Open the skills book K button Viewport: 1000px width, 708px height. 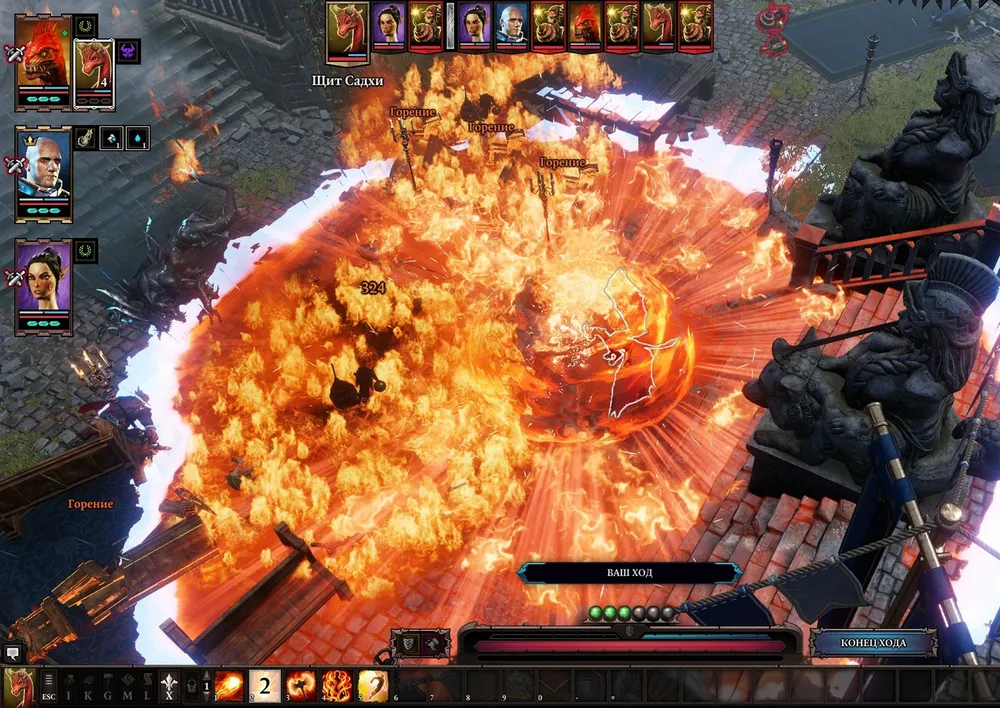click(x=87, y=687)
